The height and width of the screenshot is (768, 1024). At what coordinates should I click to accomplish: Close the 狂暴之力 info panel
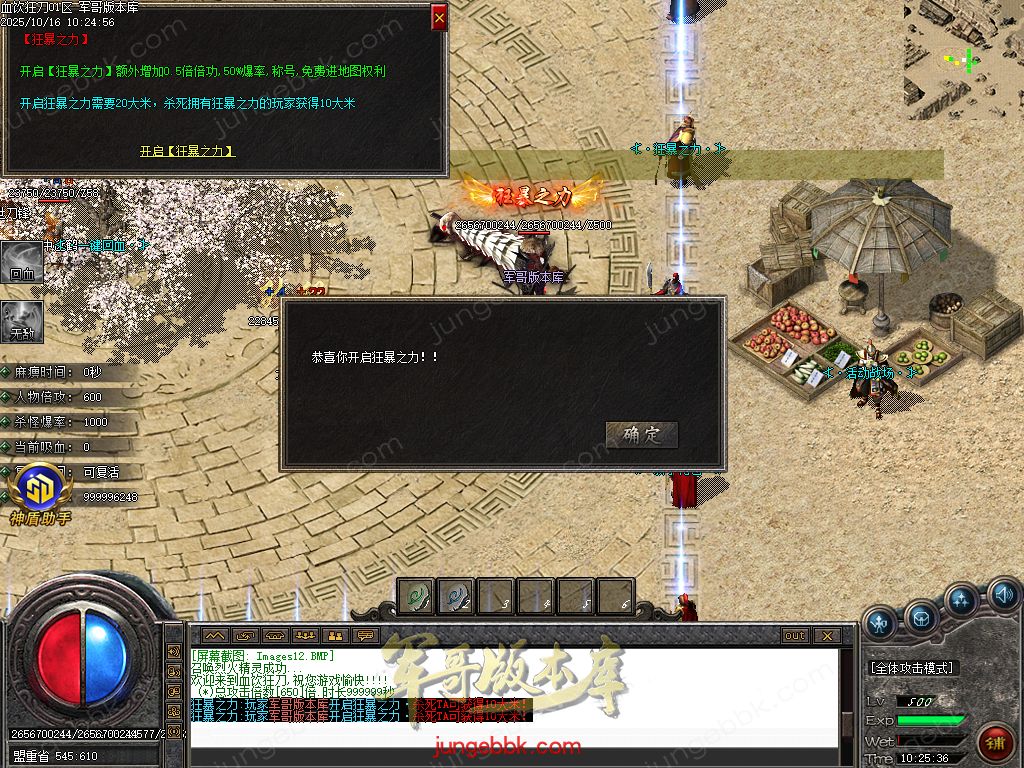439,17
